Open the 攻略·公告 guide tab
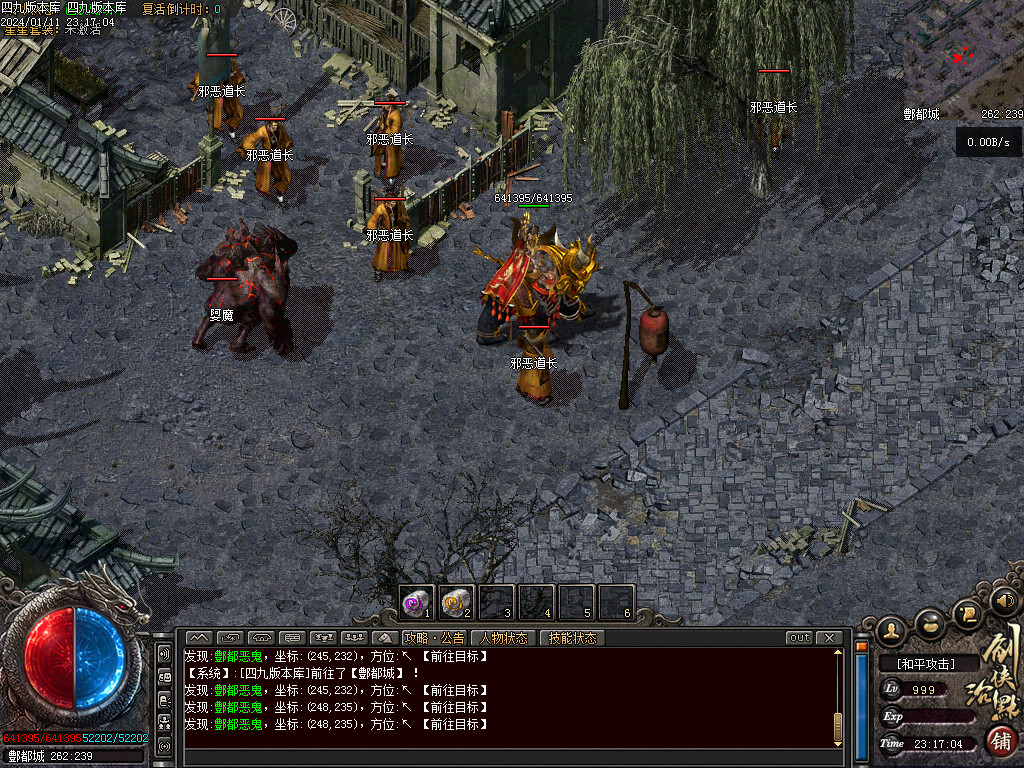 tap(434, 638)
